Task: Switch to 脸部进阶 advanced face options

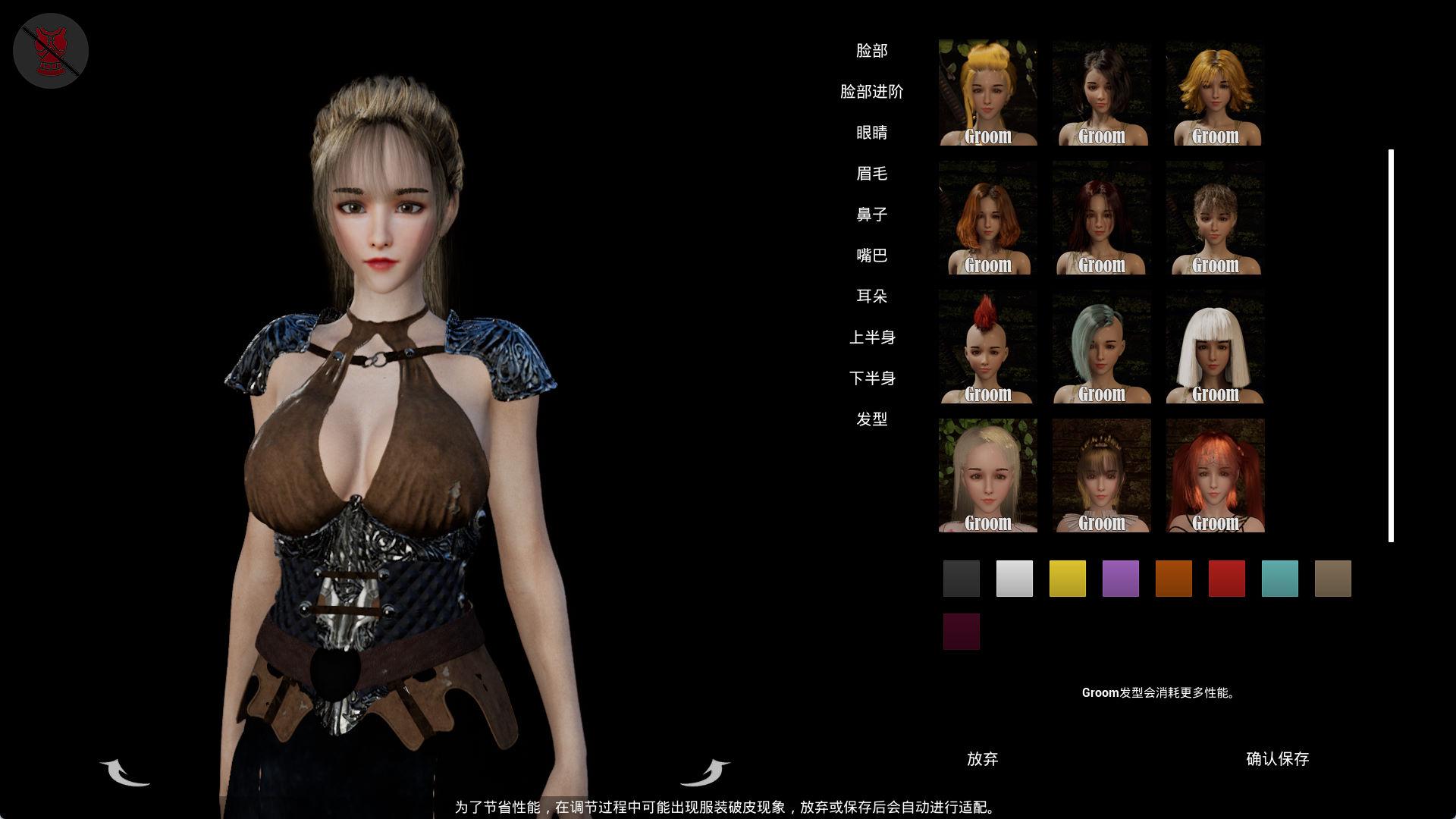Action: coord(871,92)
